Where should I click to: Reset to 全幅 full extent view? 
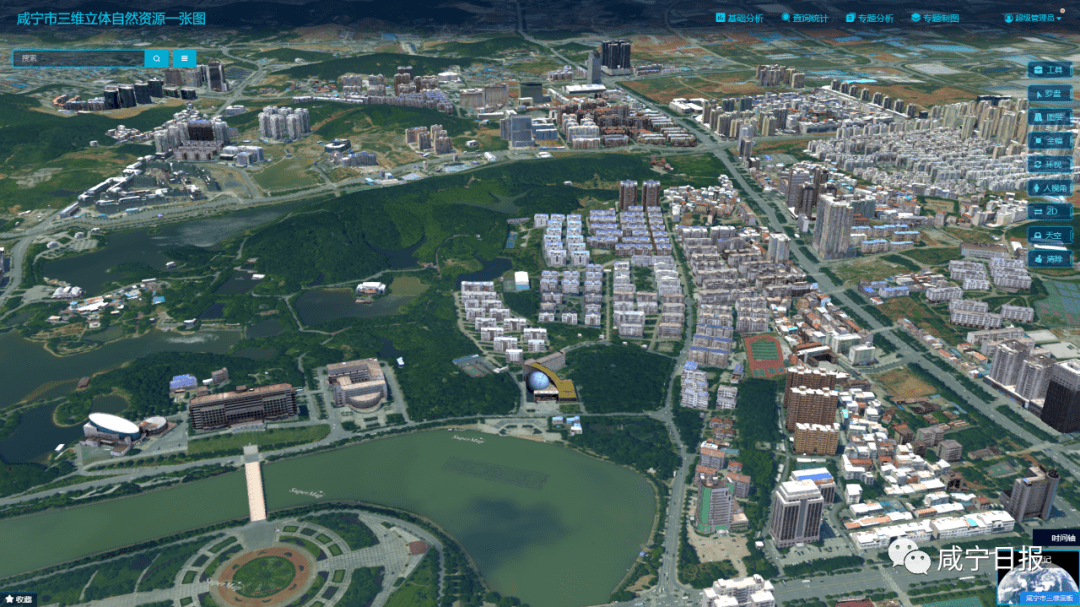tap(1049, 141)
